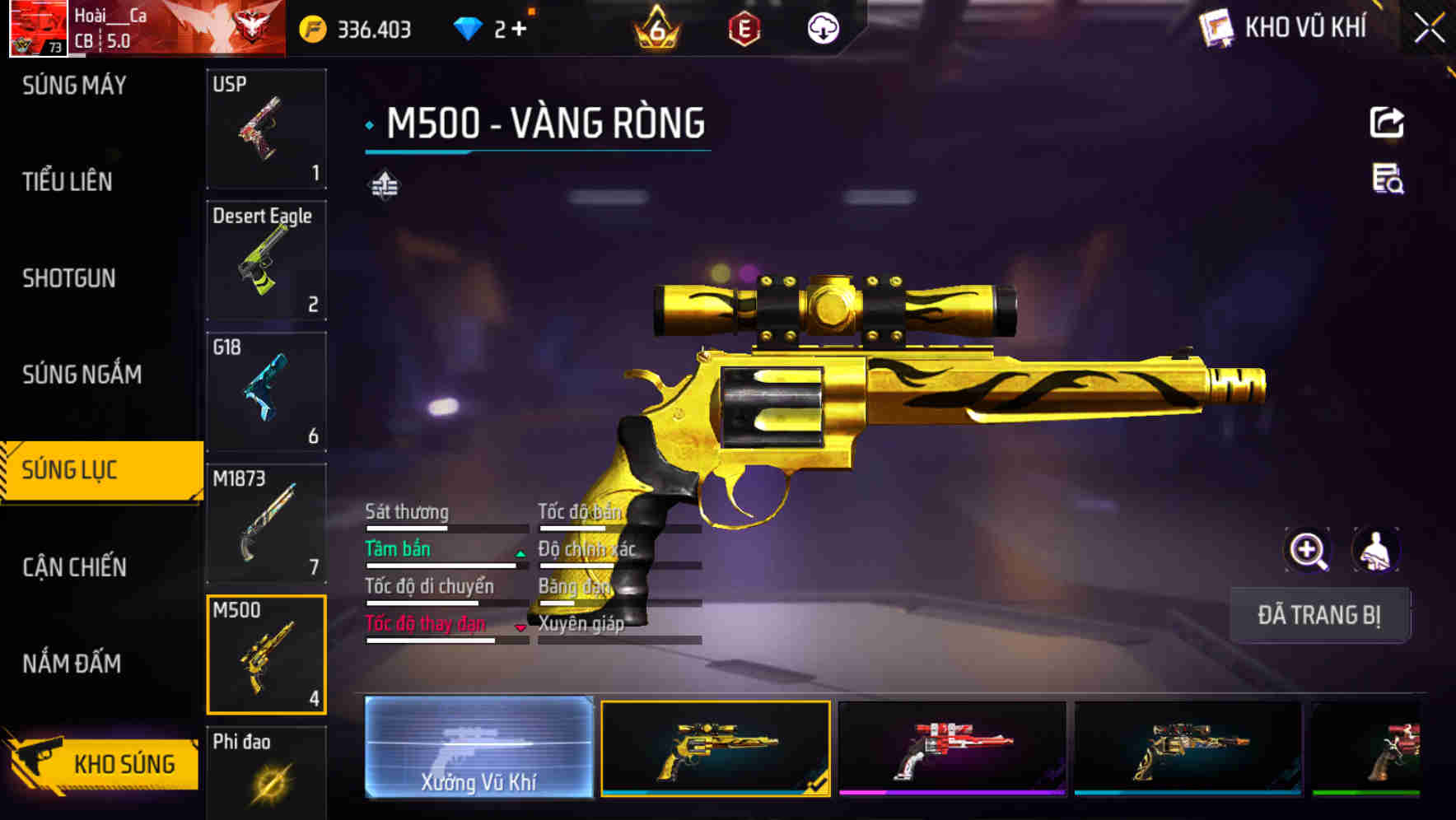Click the diamond currency icon
The height and width of the screenshot is (820, 1456).
click(470, 26)
